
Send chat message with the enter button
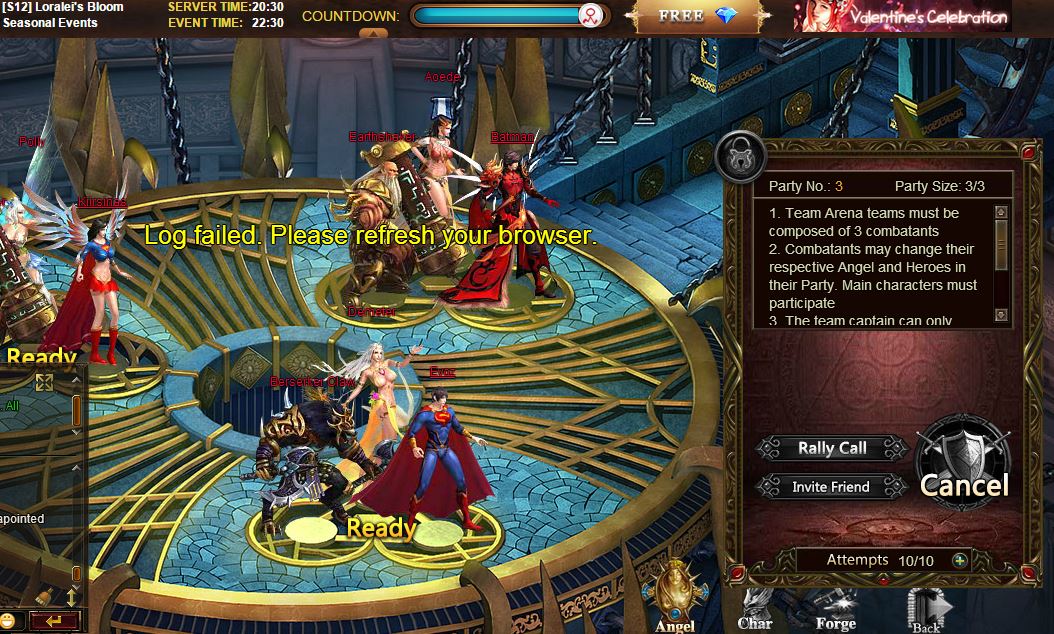pyautogui.click(x=55, y=621)
